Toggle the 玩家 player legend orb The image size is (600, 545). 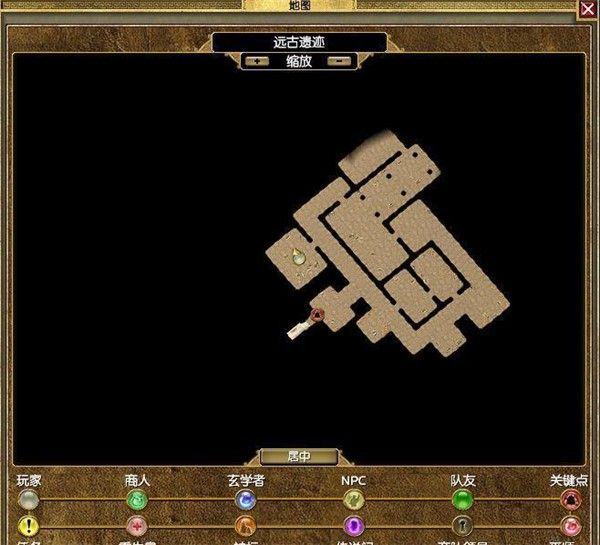tap(28, 499)
